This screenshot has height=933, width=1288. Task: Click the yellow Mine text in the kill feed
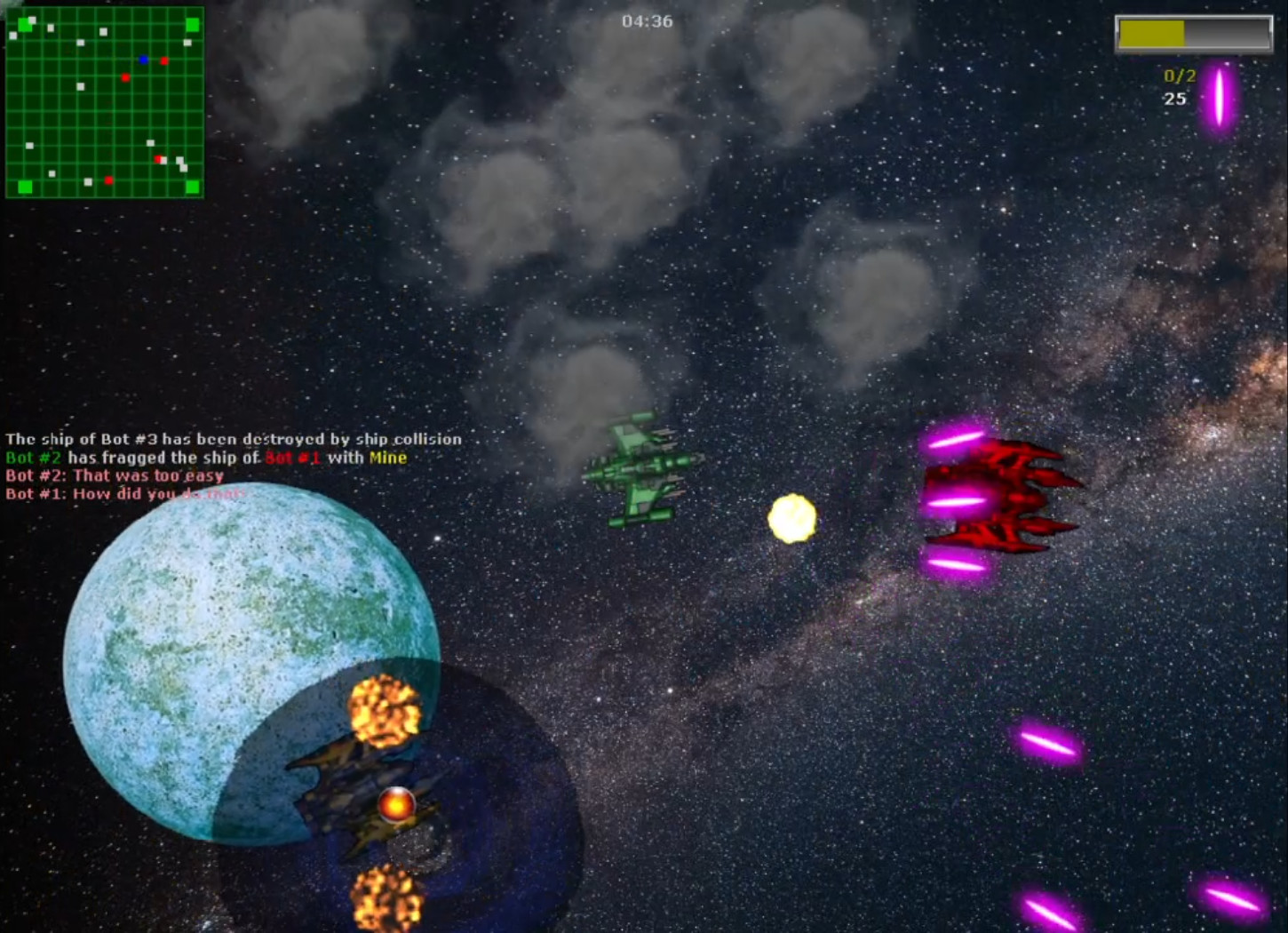tap(391, 458)
